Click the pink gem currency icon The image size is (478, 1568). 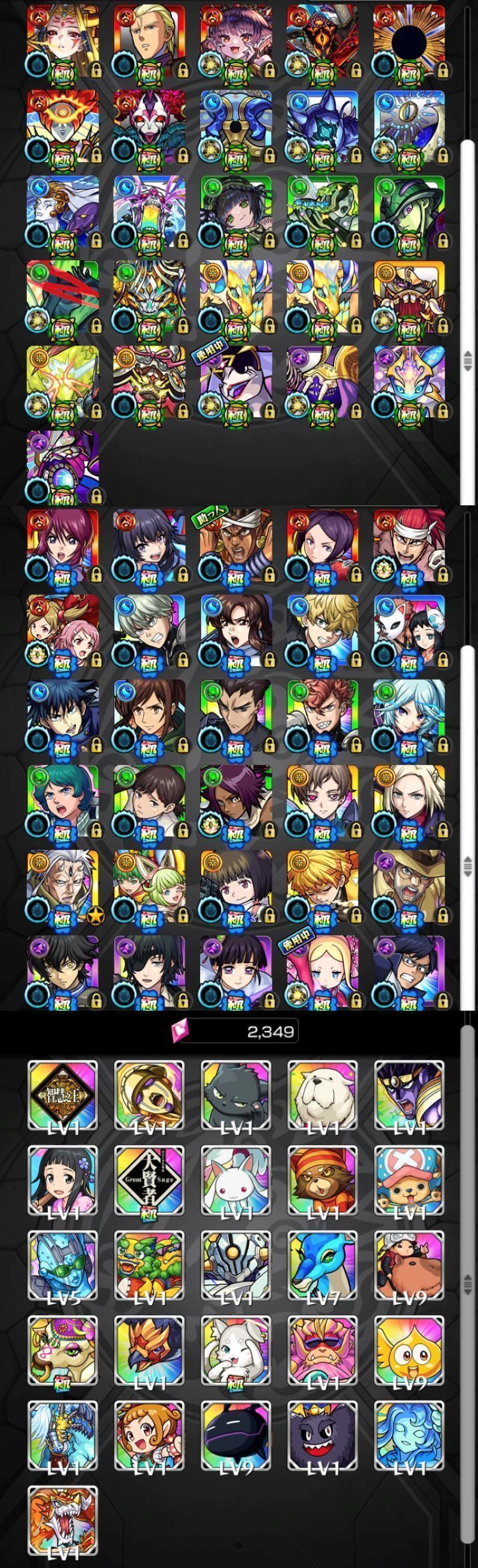point(182,1030)
